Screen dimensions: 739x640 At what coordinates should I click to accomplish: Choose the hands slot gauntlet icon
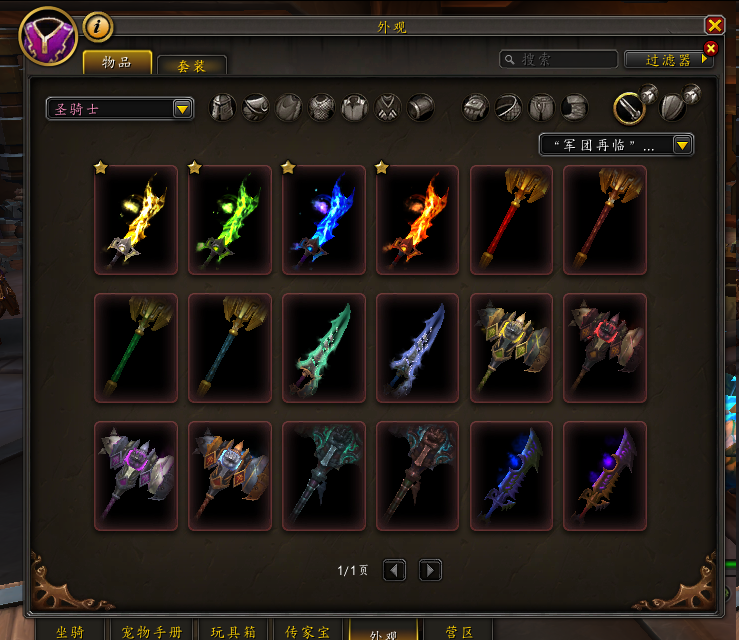(476, 108)
